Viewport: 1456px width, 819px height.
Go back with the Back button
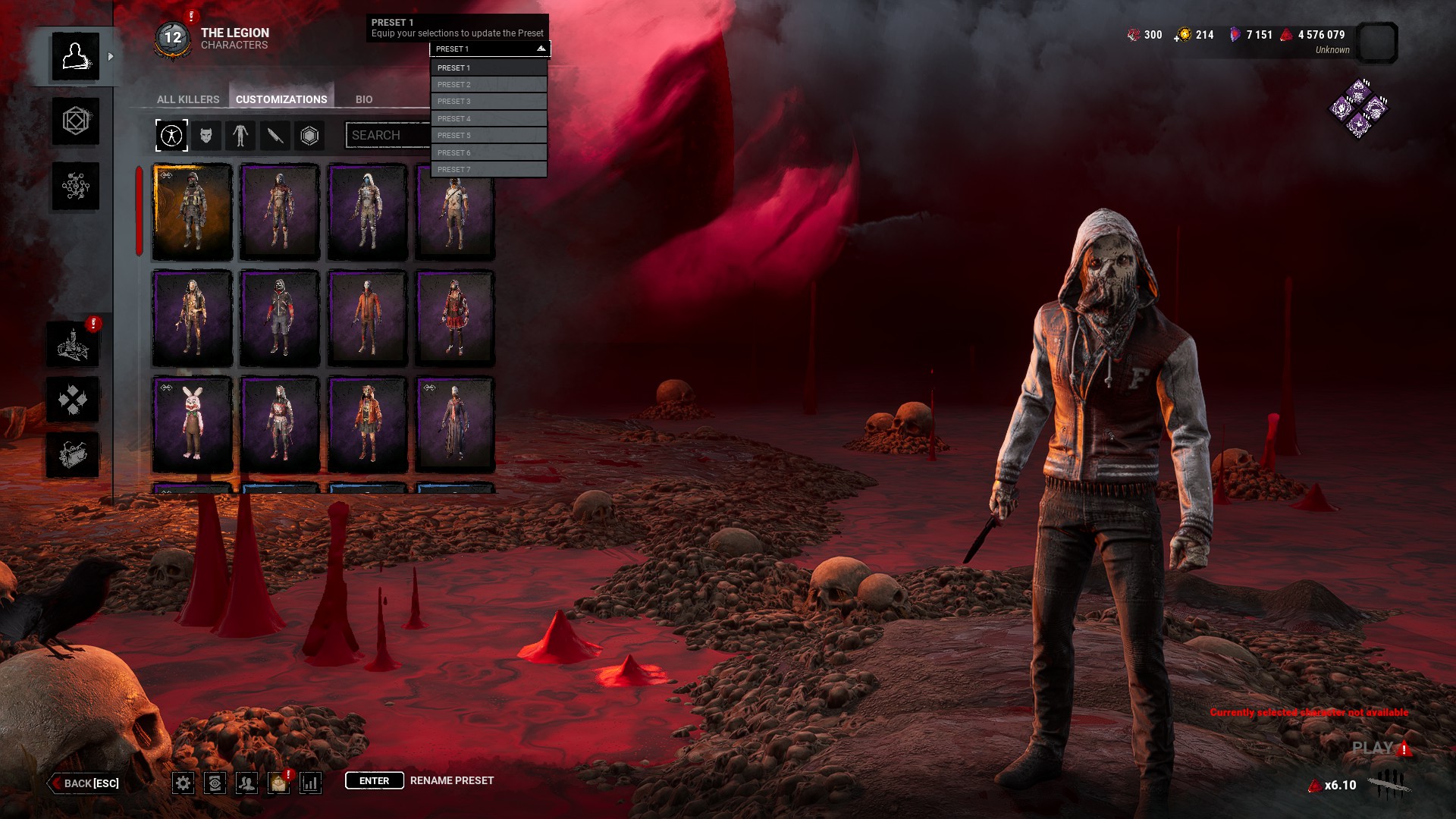coord(85,783)
